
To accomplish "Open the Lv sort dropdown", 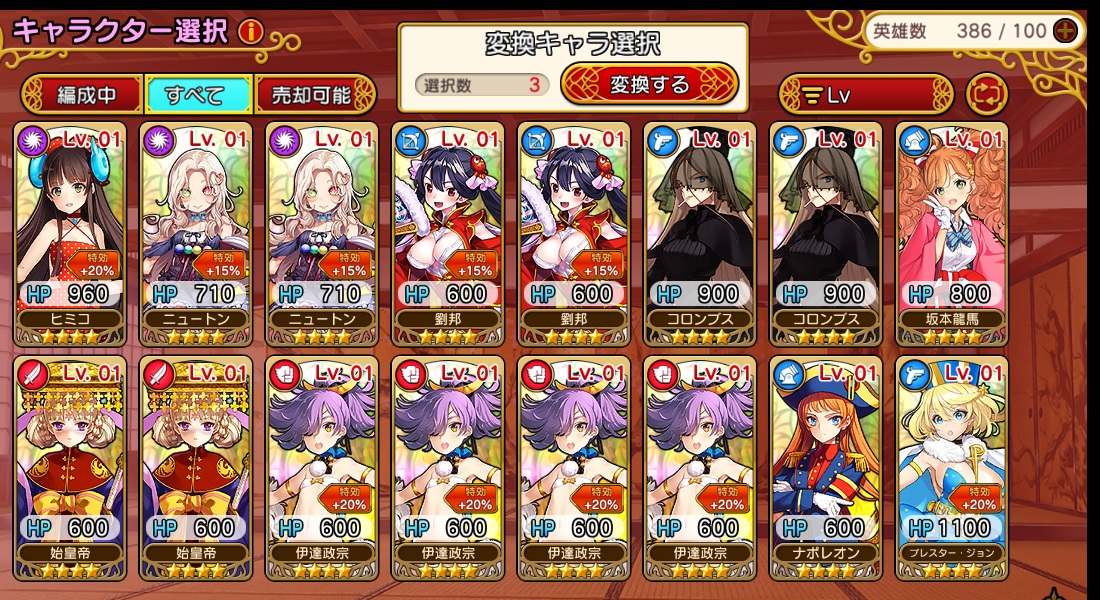I will 866,95.
